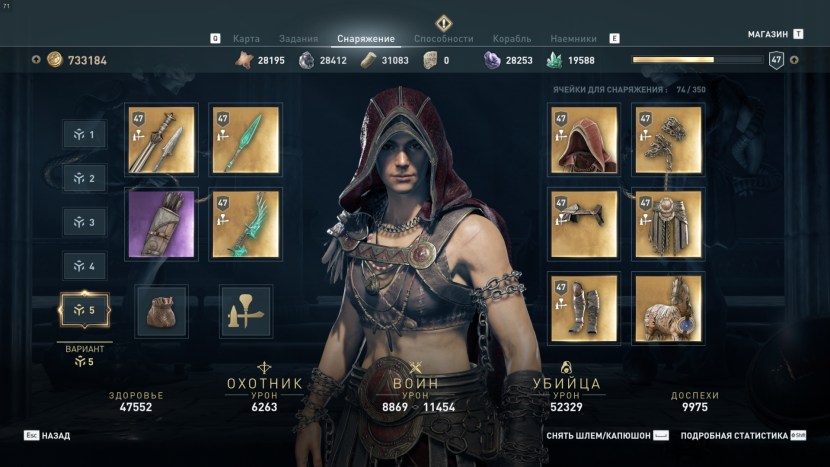
Task: Open Подробная статистика detailed stats
Action: (733, 436)
